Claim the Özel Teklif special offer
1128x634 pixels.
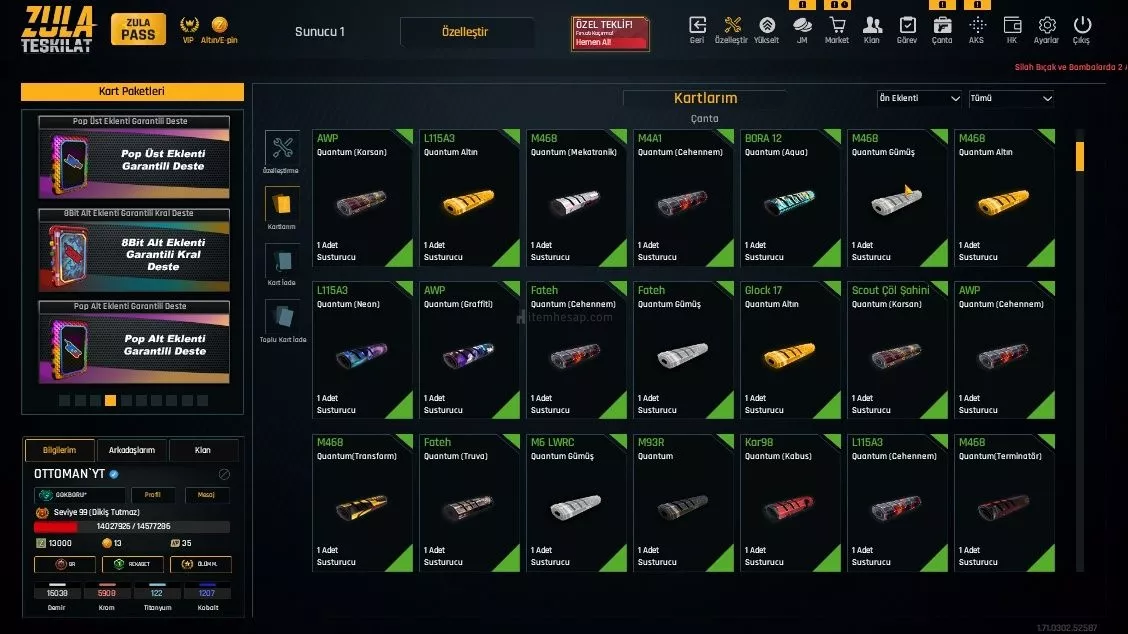[x=610, y=33]
